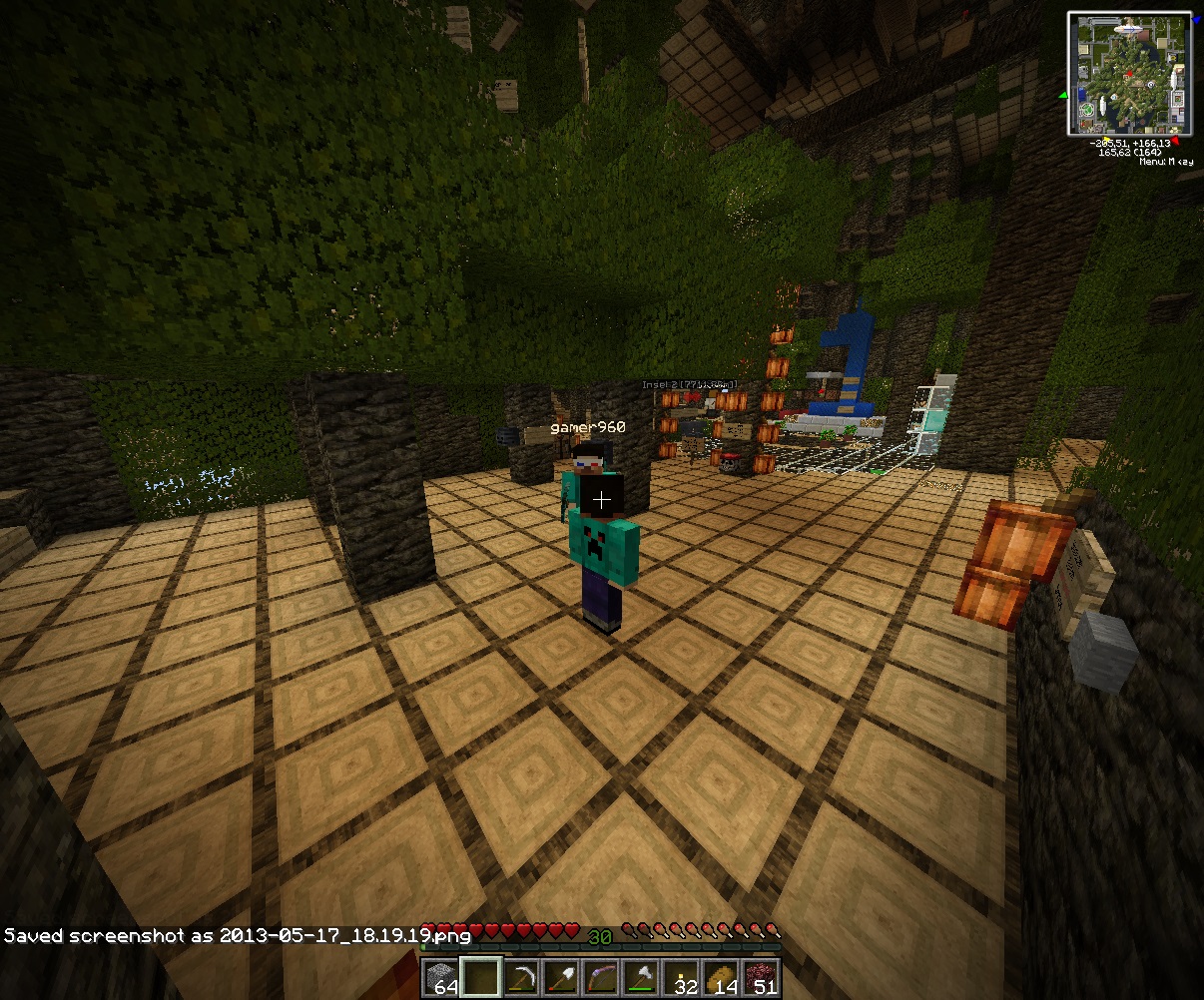Image resolution: width=1204 pixels, height=1000 pixels.
Task: Select the dark red block stack of 51
Action: point(761,978)
